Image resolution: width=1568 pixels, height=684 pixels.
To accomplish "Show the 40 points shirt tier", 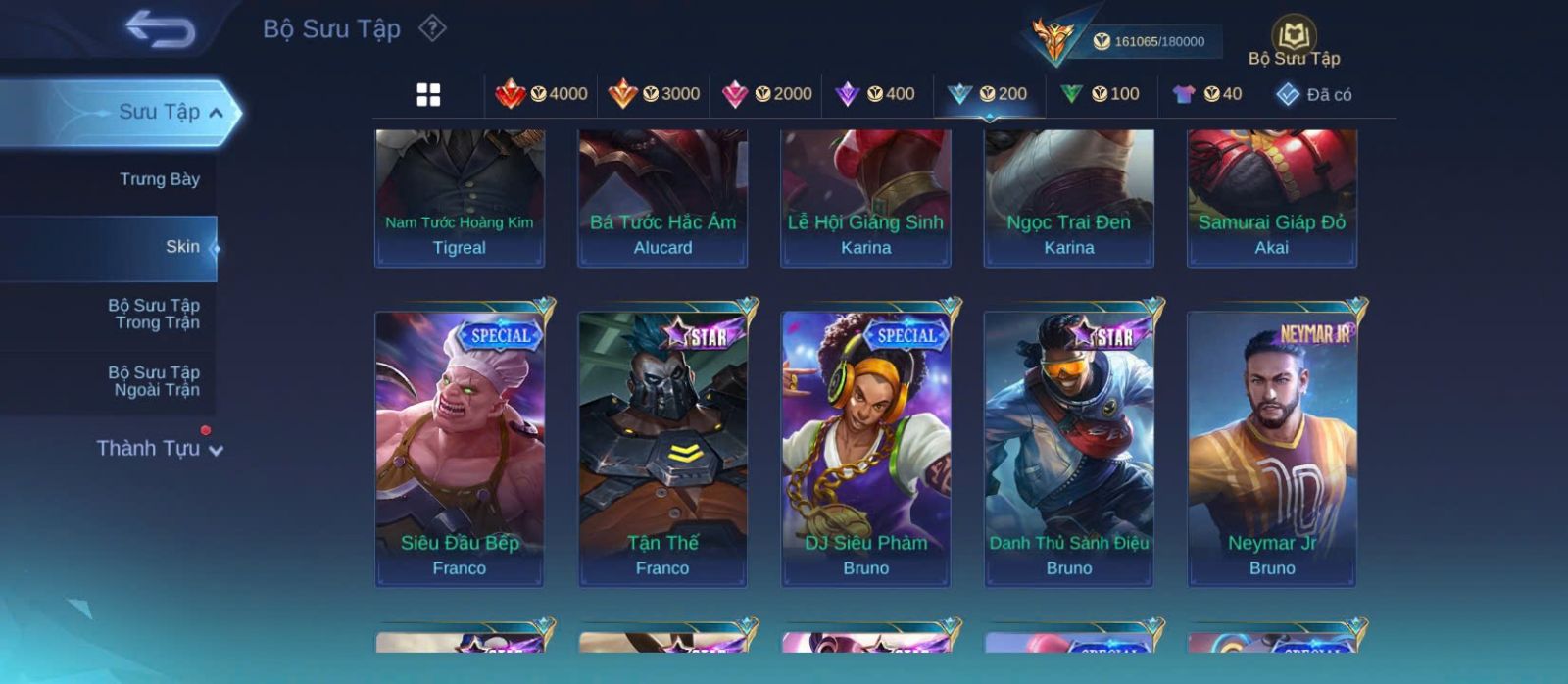I will click(x=1207, y=94).
